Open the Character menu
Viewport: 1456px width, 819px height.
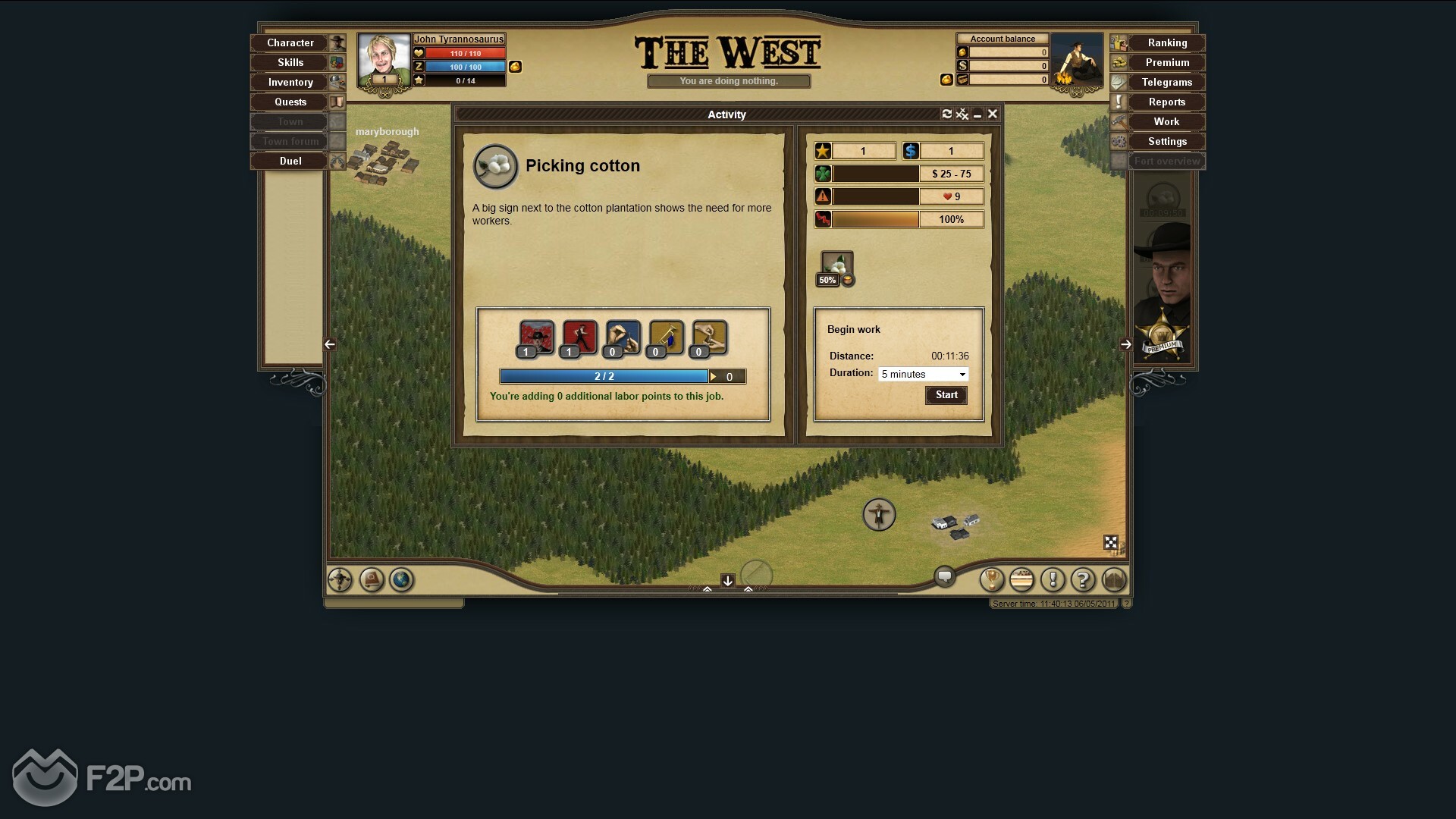pyautogui.click(x=290, y=43)
